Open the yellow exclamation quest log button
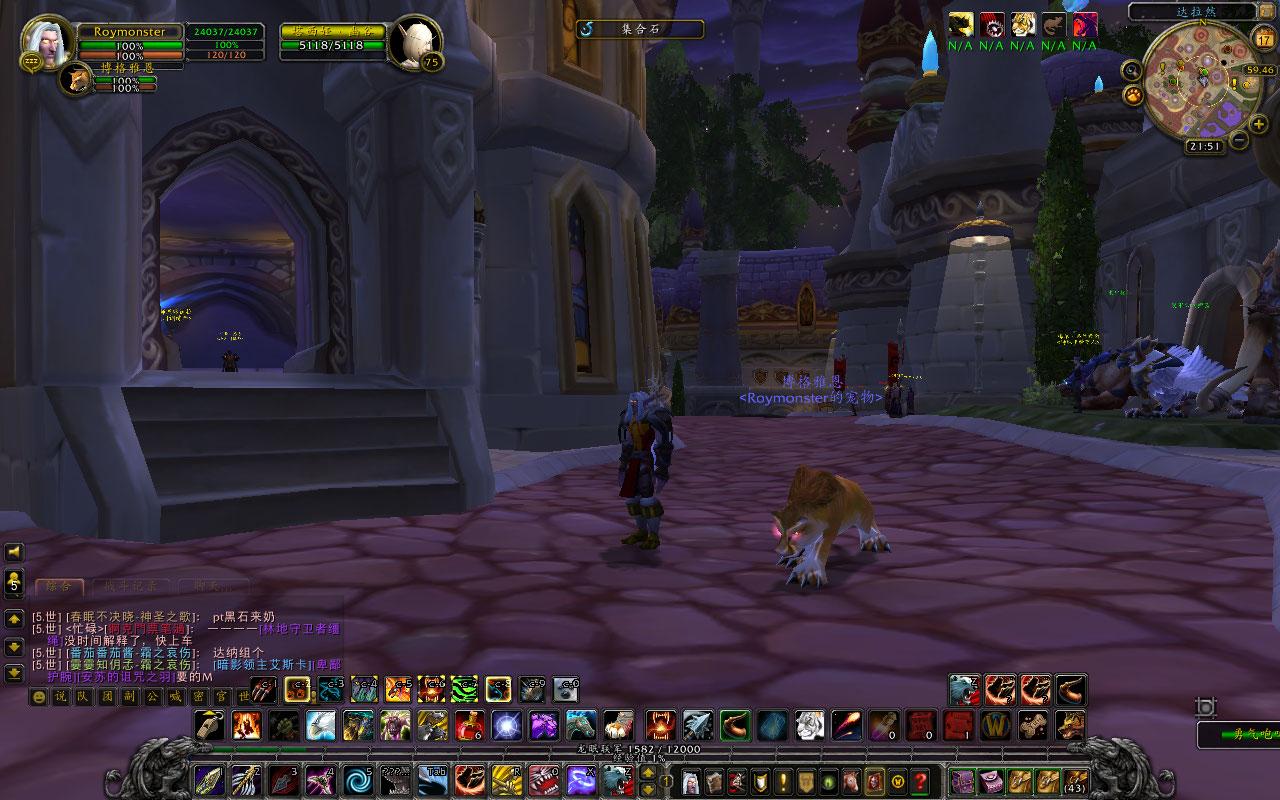 (x=783, y=780)
